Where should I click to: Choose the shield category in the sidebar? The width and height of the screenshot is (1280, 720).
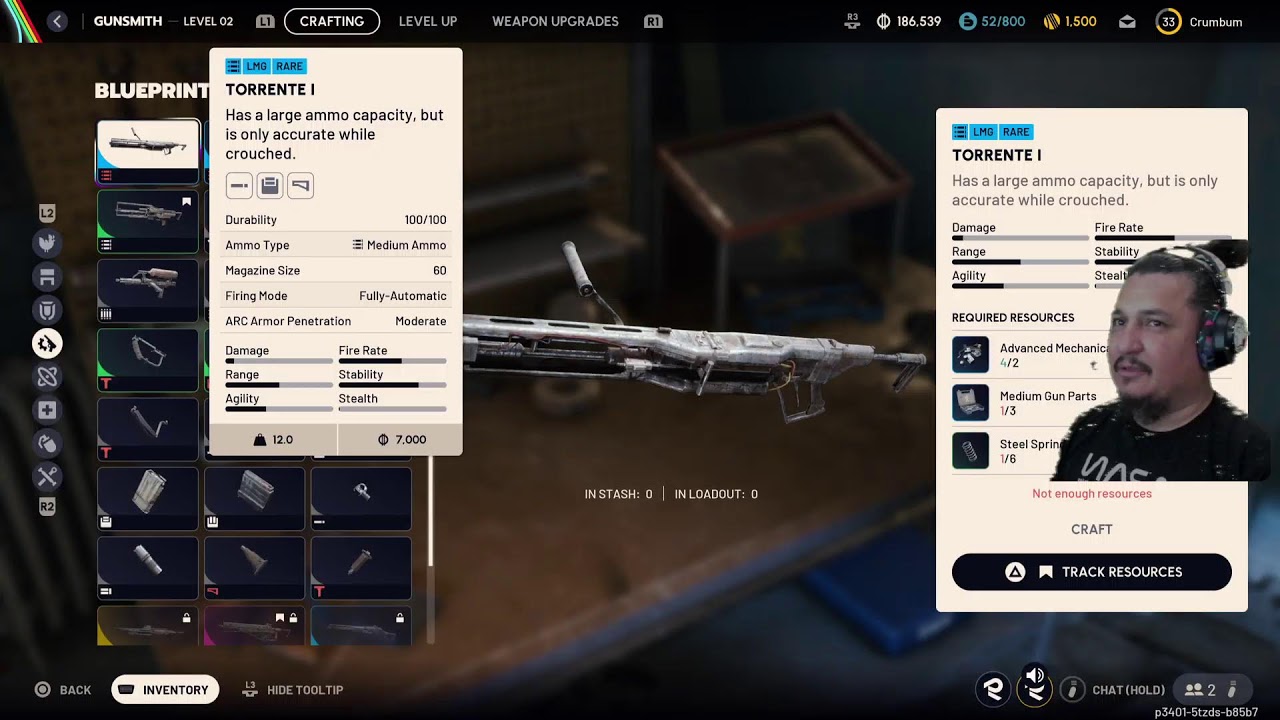[47, 310]
